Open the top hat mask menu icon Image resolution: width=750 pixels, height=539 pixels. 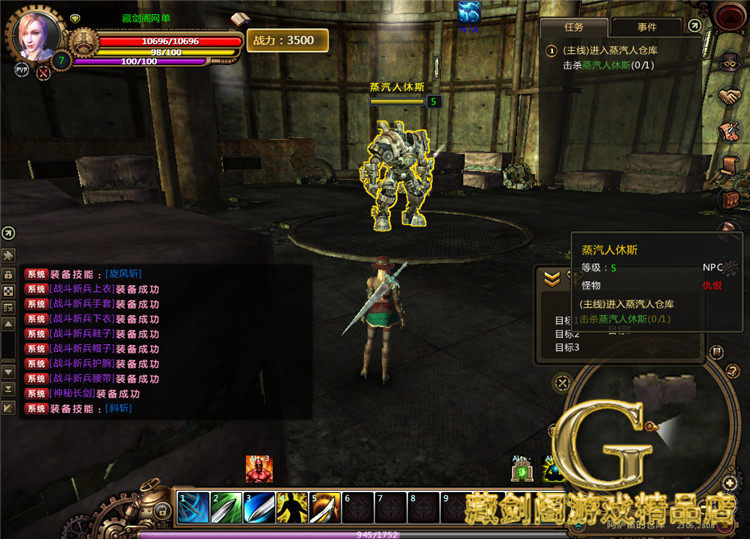pos(729,62)
